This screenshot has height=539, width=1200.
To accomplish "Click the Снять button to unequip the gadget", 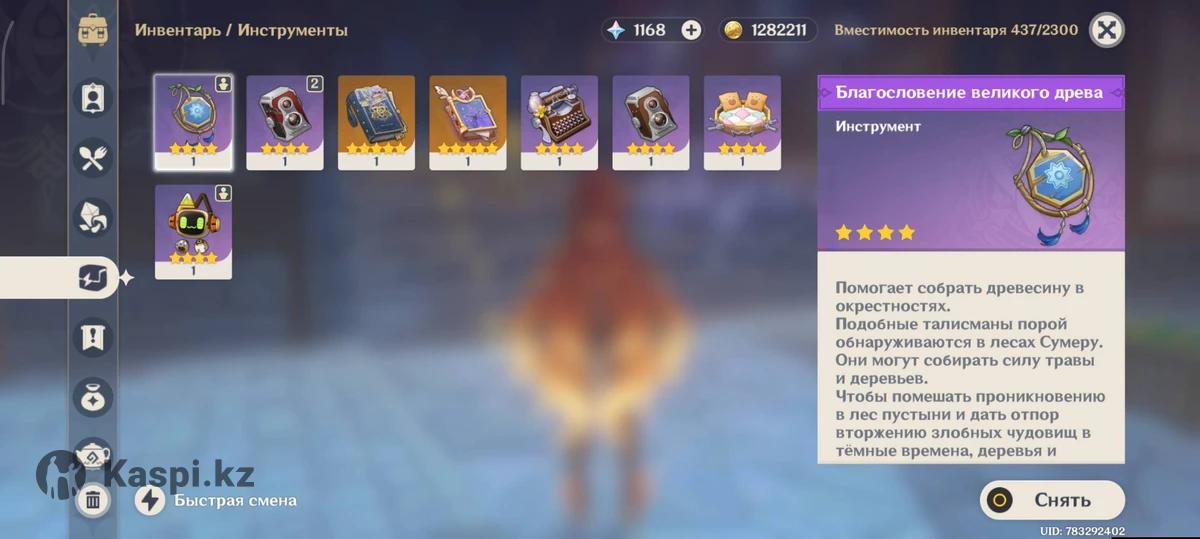I will tap(1052, 500).
